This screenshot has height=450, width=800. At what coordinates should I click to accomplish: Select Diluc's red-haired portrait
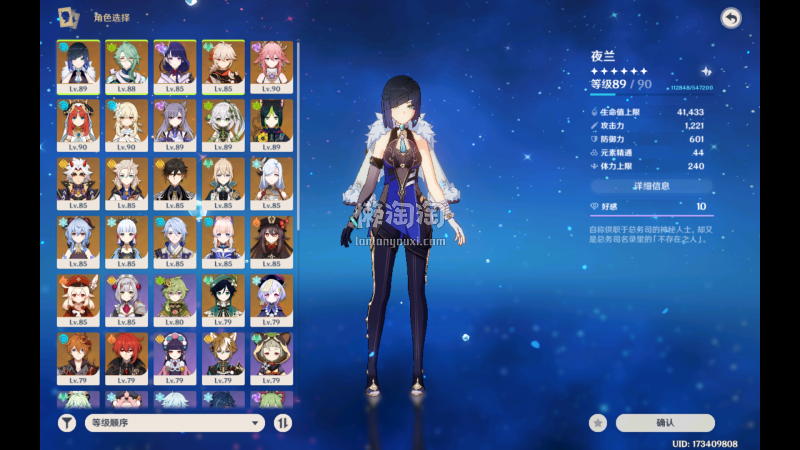click(126, 357)
